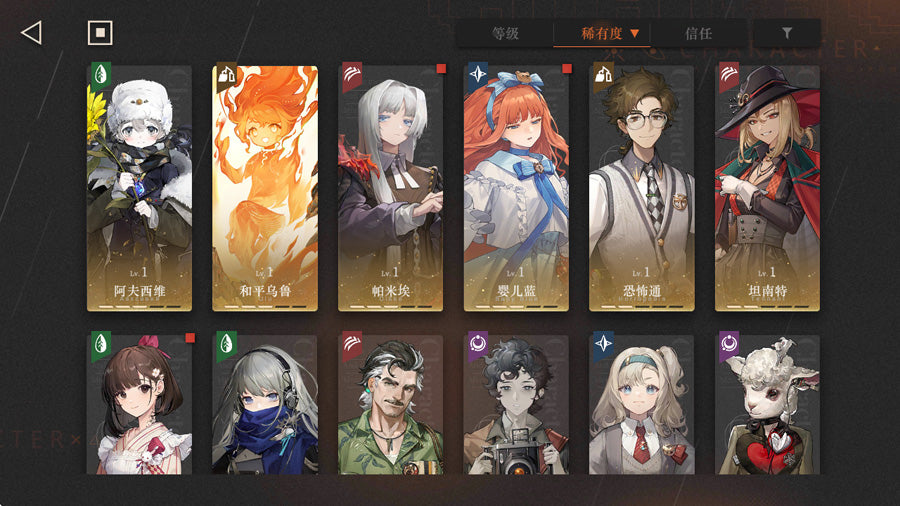This screenshot has width=900, height=506.
Task: Click the square home icon button
Action: click(99, 33)
